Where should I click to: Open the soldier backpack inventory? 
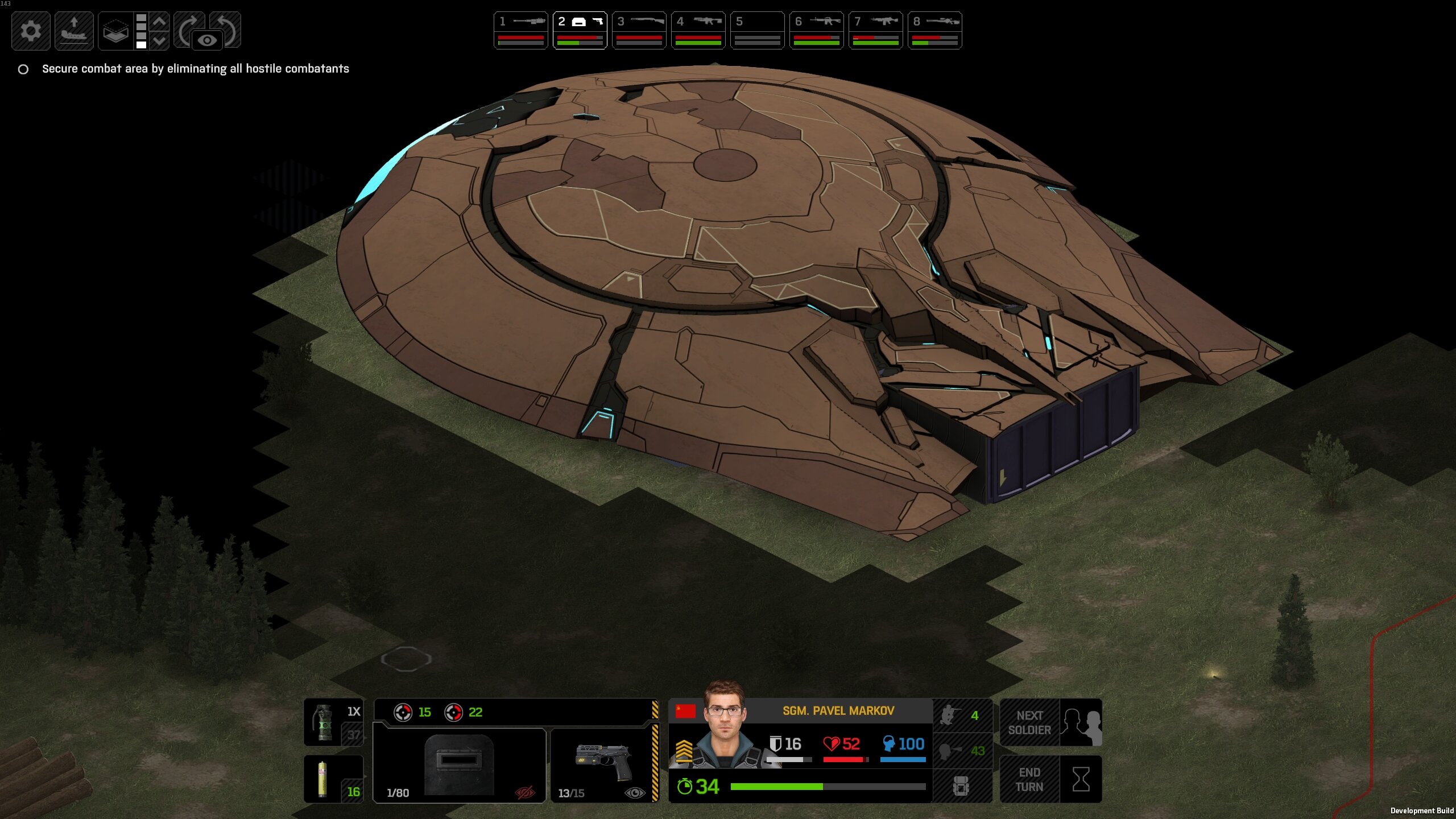pyautogui.click(x=961, y=787)
